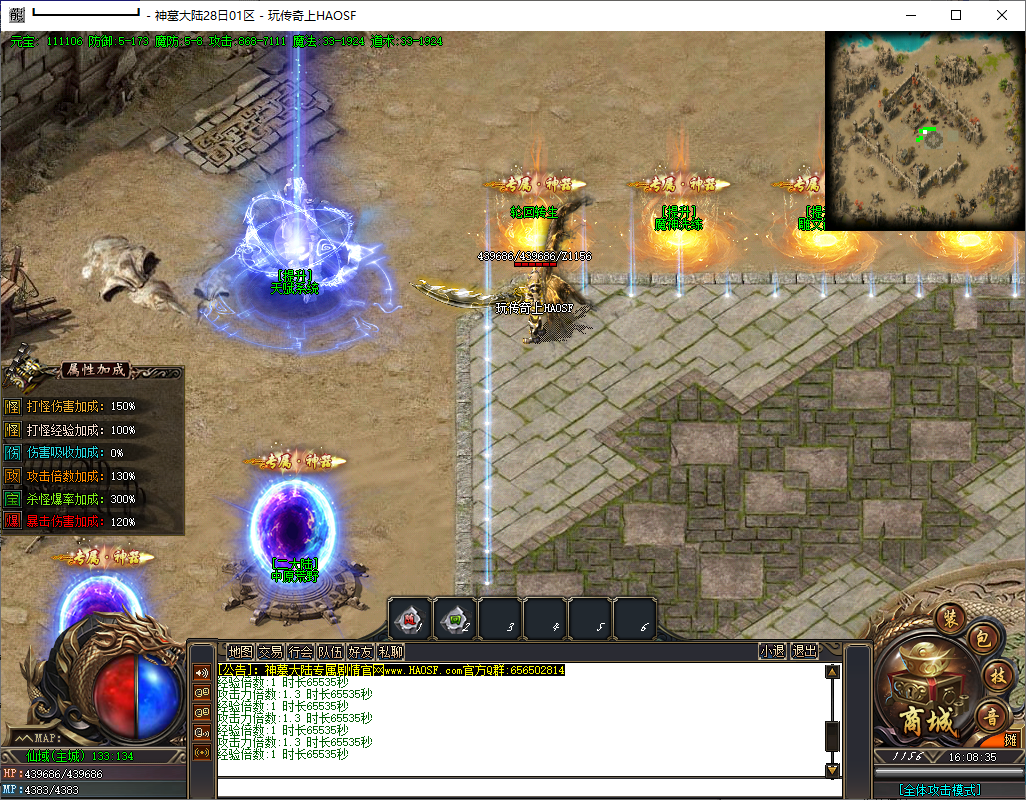Close the game window

point(1002,15)
